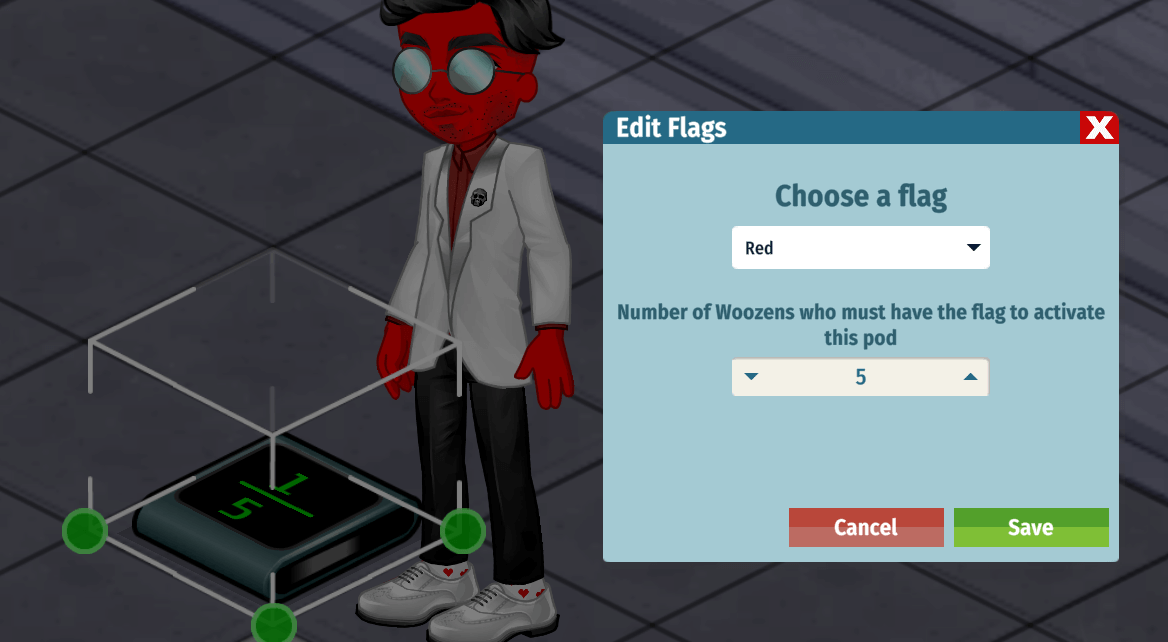Increase the required Woozens number
Viewport: 1168px width, 642px height.
pyautogui.click(x=969, y=378)
